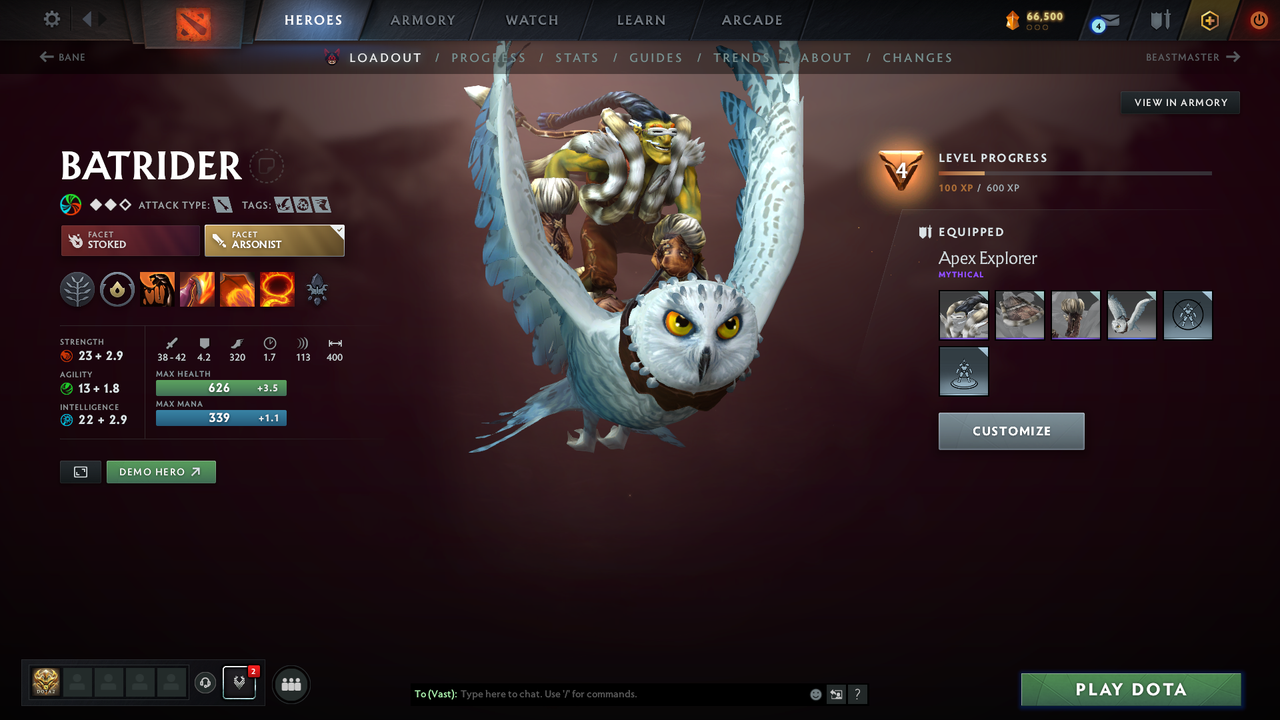Click the DEMO HERO button
Viewport: 1280px width, 720px height.
pyautogui.click(x=160, y=471)
